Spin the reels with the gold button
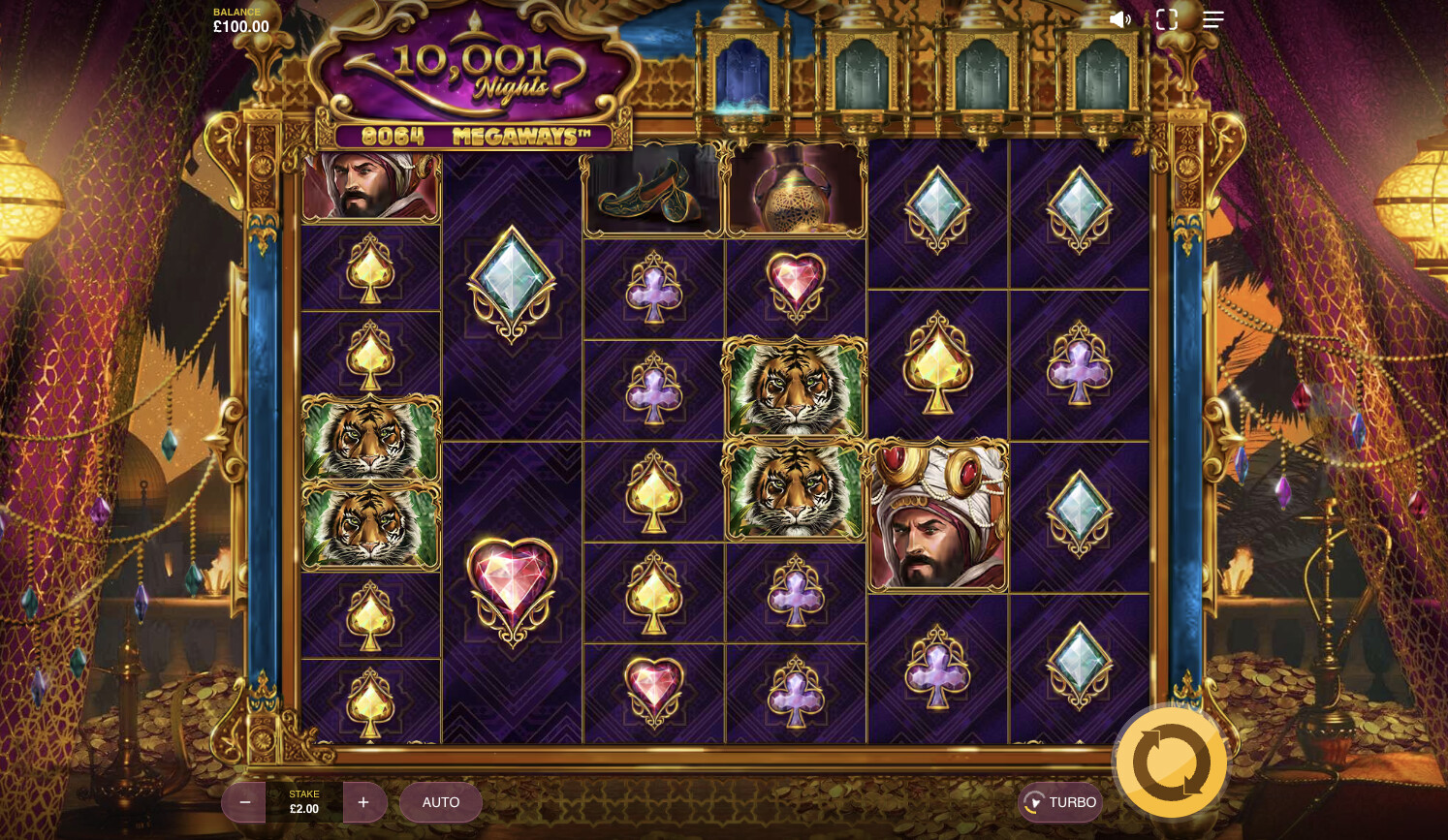This screenshot has height=840, width=1448. click(x=1171, y=762)
